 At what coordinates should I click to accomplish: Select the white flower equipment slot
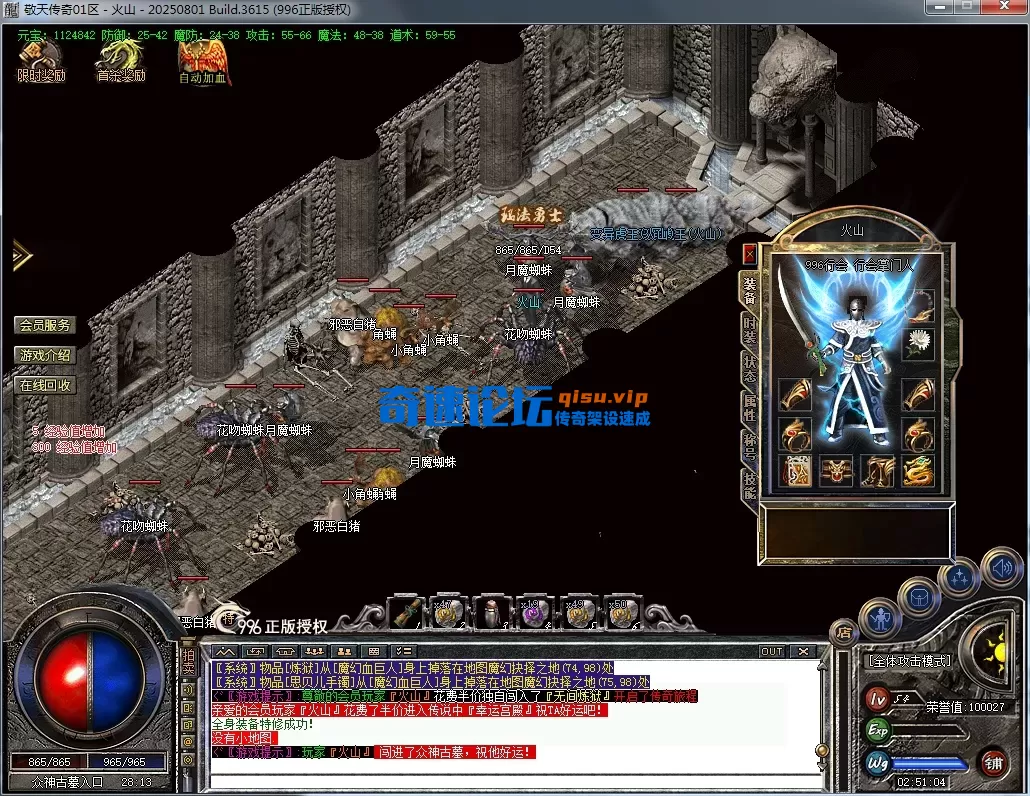pyautogui.click(x=917, y=343)
